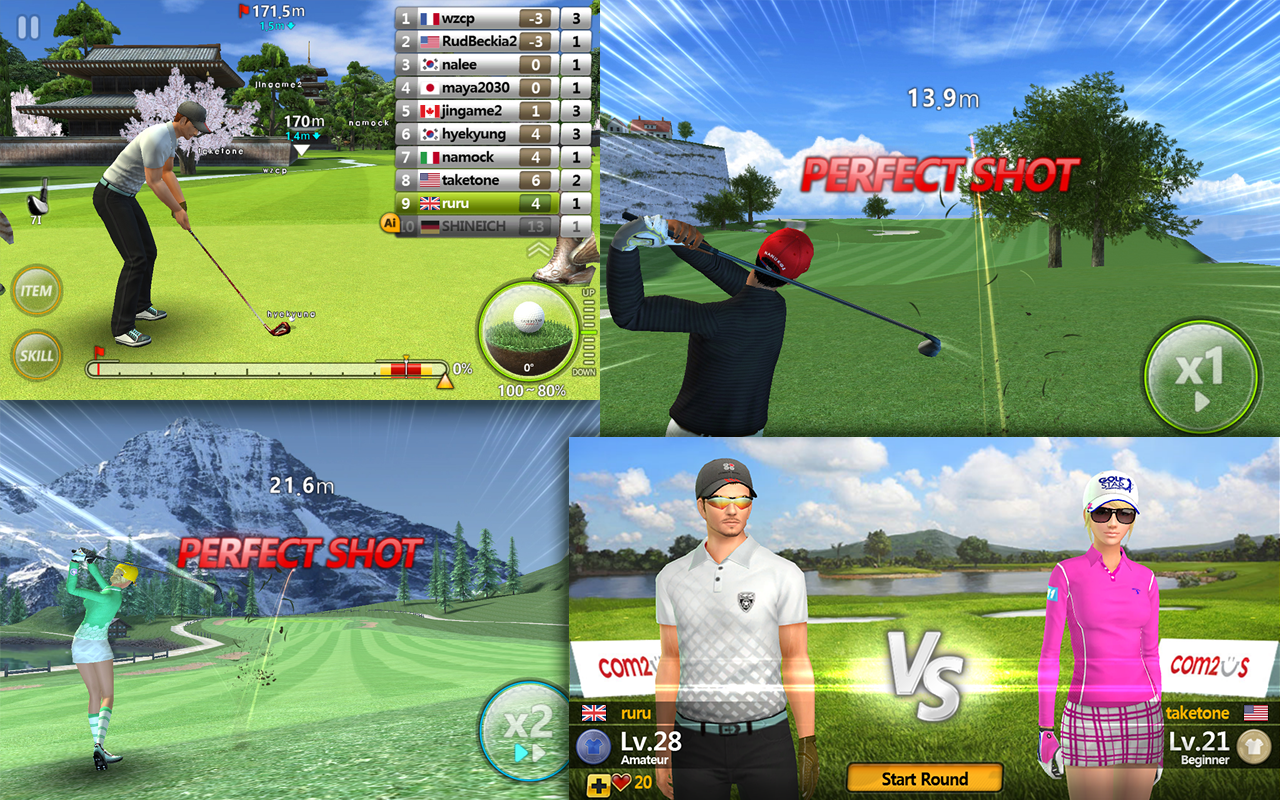This screenshot has width=1280, height=800.
Task: Tap the heart plus icon to refill hearts
Action: (599, 784)
